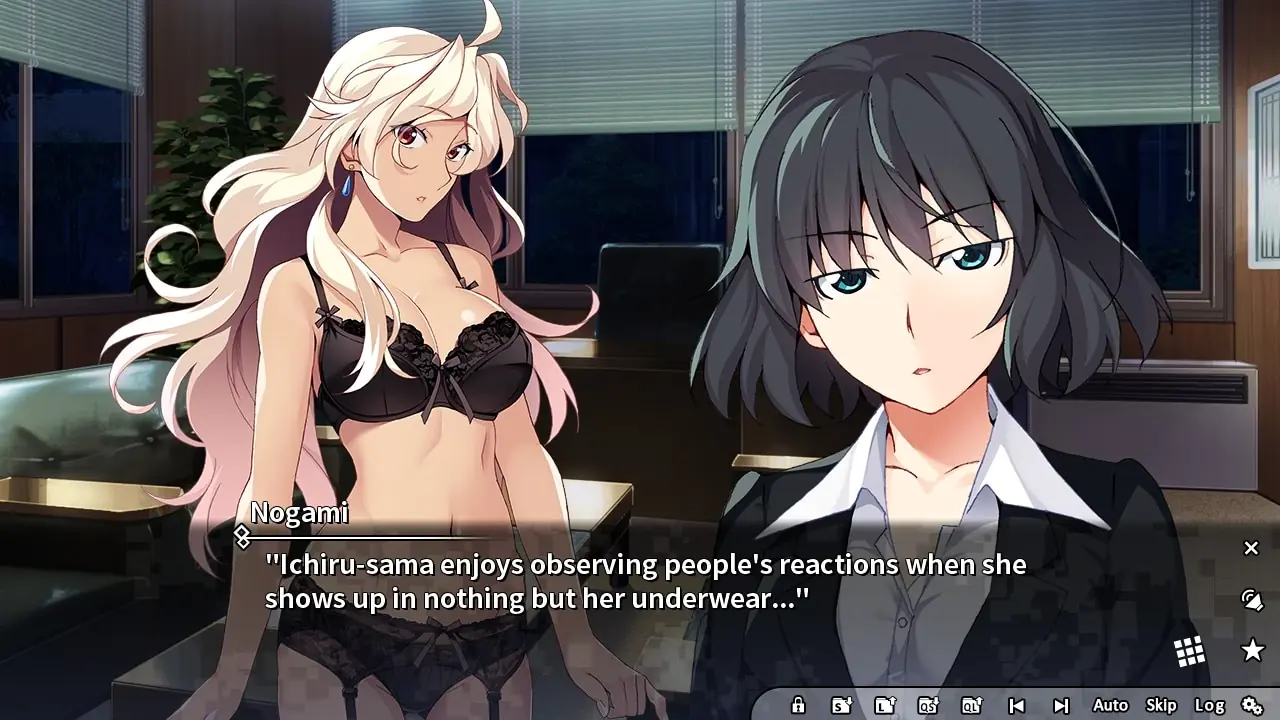The height and width of the screenshot is (720, 1280).
Task: Open the grid menu icon
Action: click(1189, 652)
